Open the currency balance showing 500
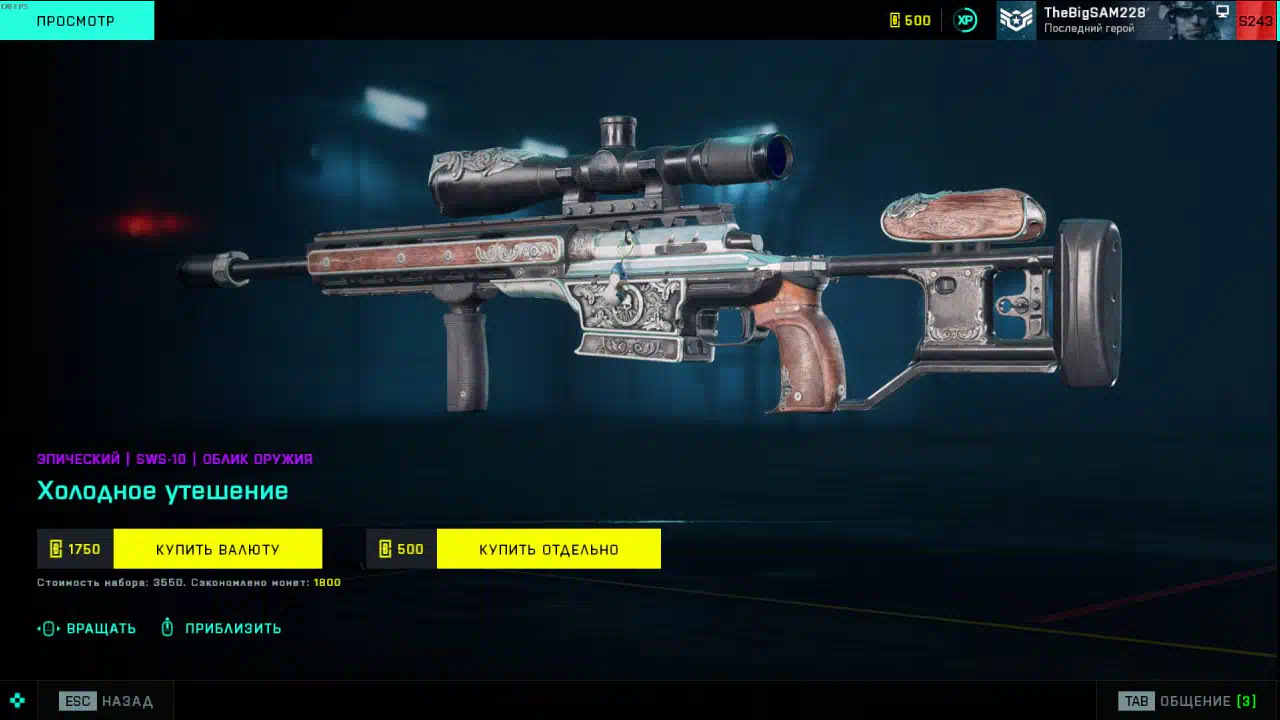 pyautogui.click(x=910, y=20)
